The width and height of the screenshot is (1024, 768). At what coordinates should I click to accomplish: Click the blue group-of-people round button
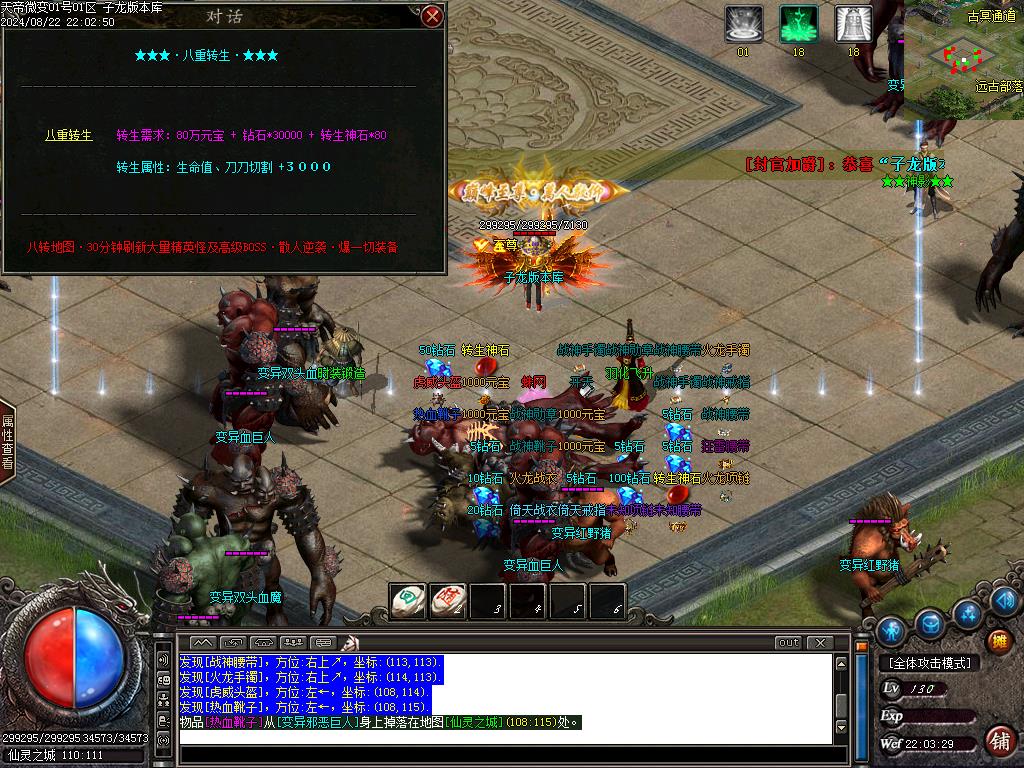(x=967, y=612)
